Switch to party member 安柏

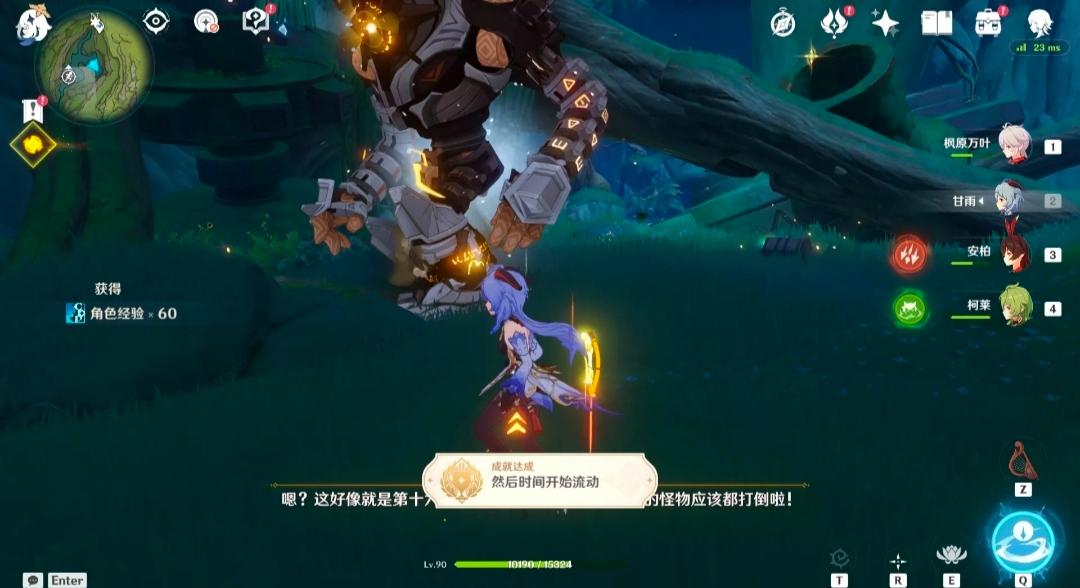[1014, 254]
